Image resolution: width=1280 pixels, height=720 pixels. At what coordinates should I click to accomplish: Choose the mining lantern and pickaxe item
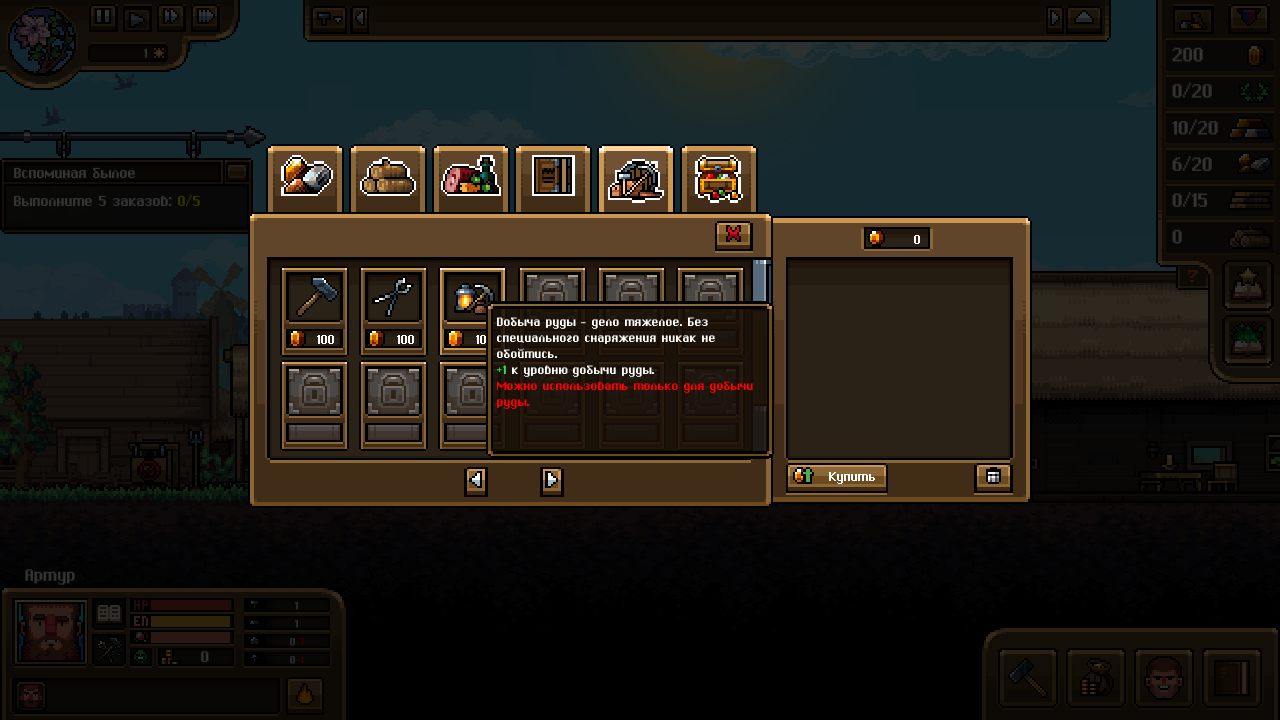(470, 298)
